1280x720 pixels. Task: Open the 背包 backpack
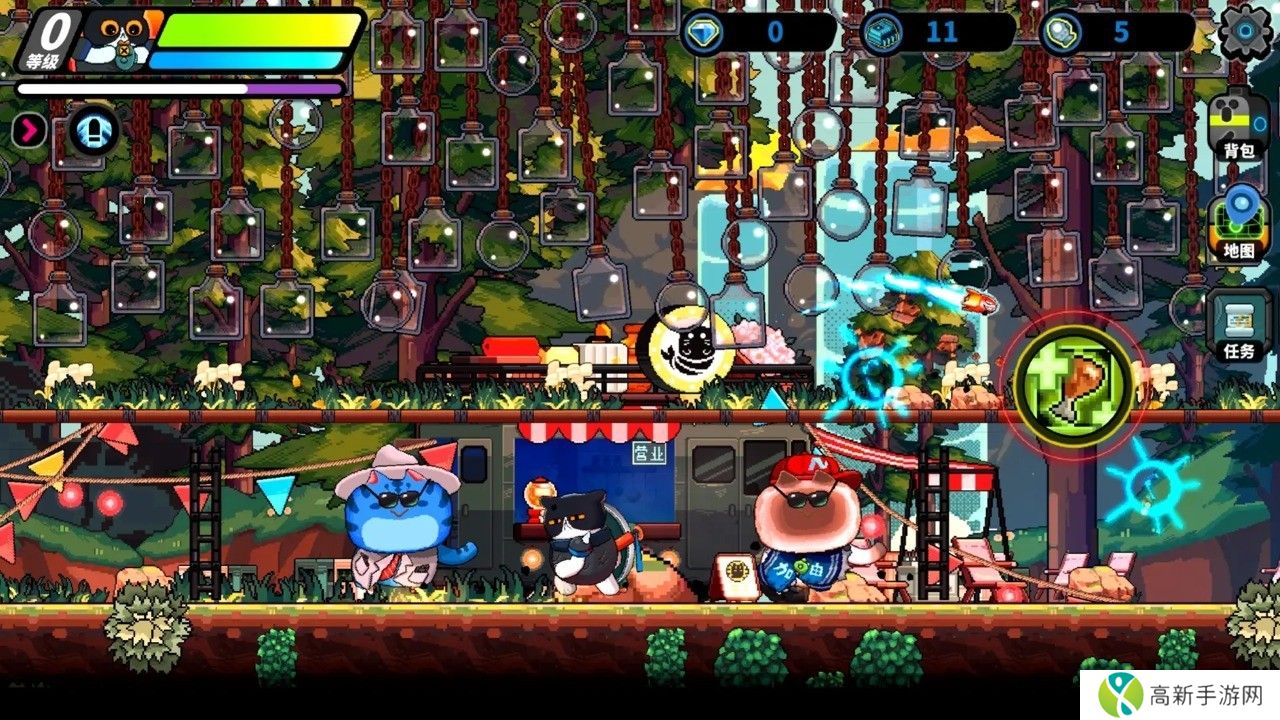click(1239, 126)
